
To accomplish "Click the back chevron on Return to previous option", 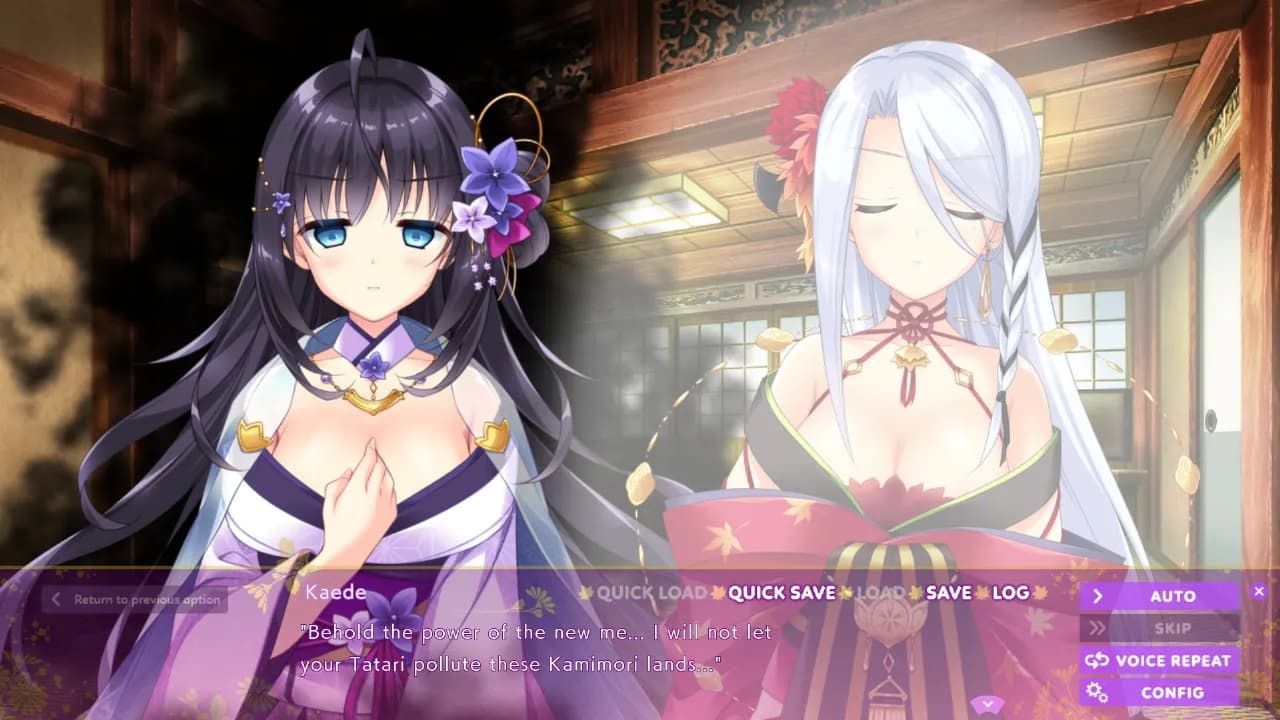I will click(x=55, y=598).
